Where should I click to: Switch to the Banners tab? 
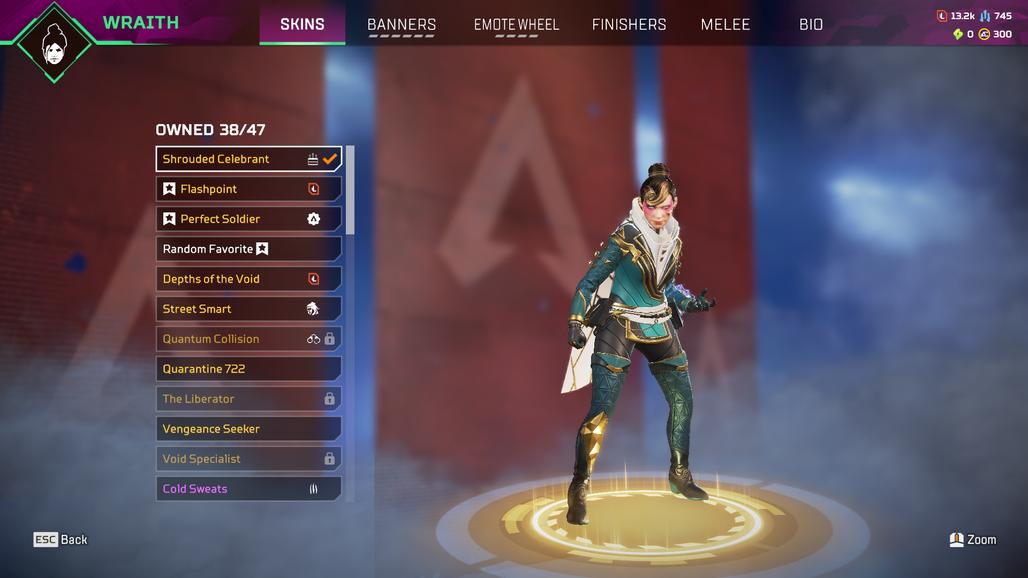[x=401, y=24]
